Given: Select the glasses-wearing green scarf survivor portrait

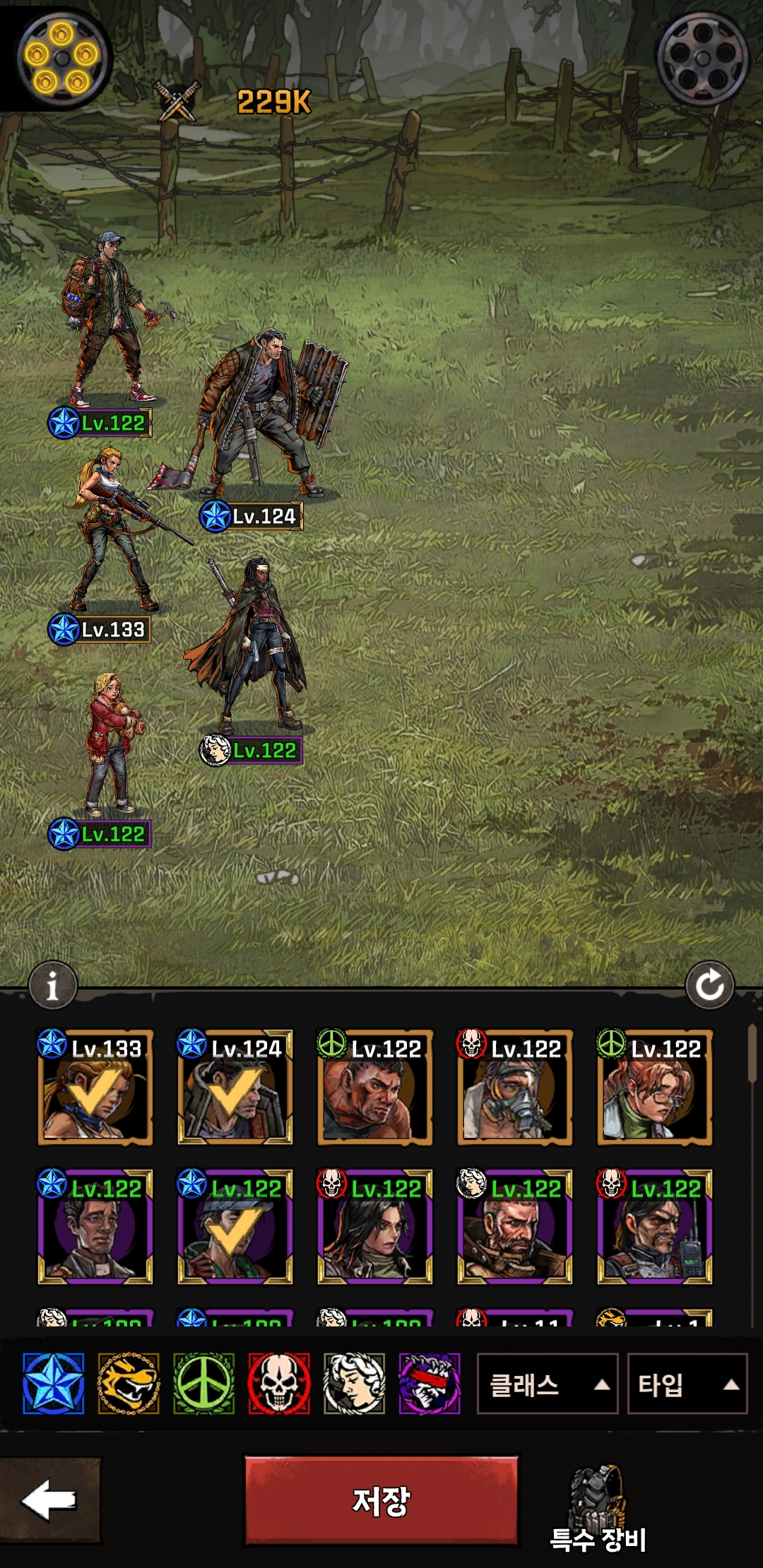Looking at the screenshot, I should pos(654,1088).
